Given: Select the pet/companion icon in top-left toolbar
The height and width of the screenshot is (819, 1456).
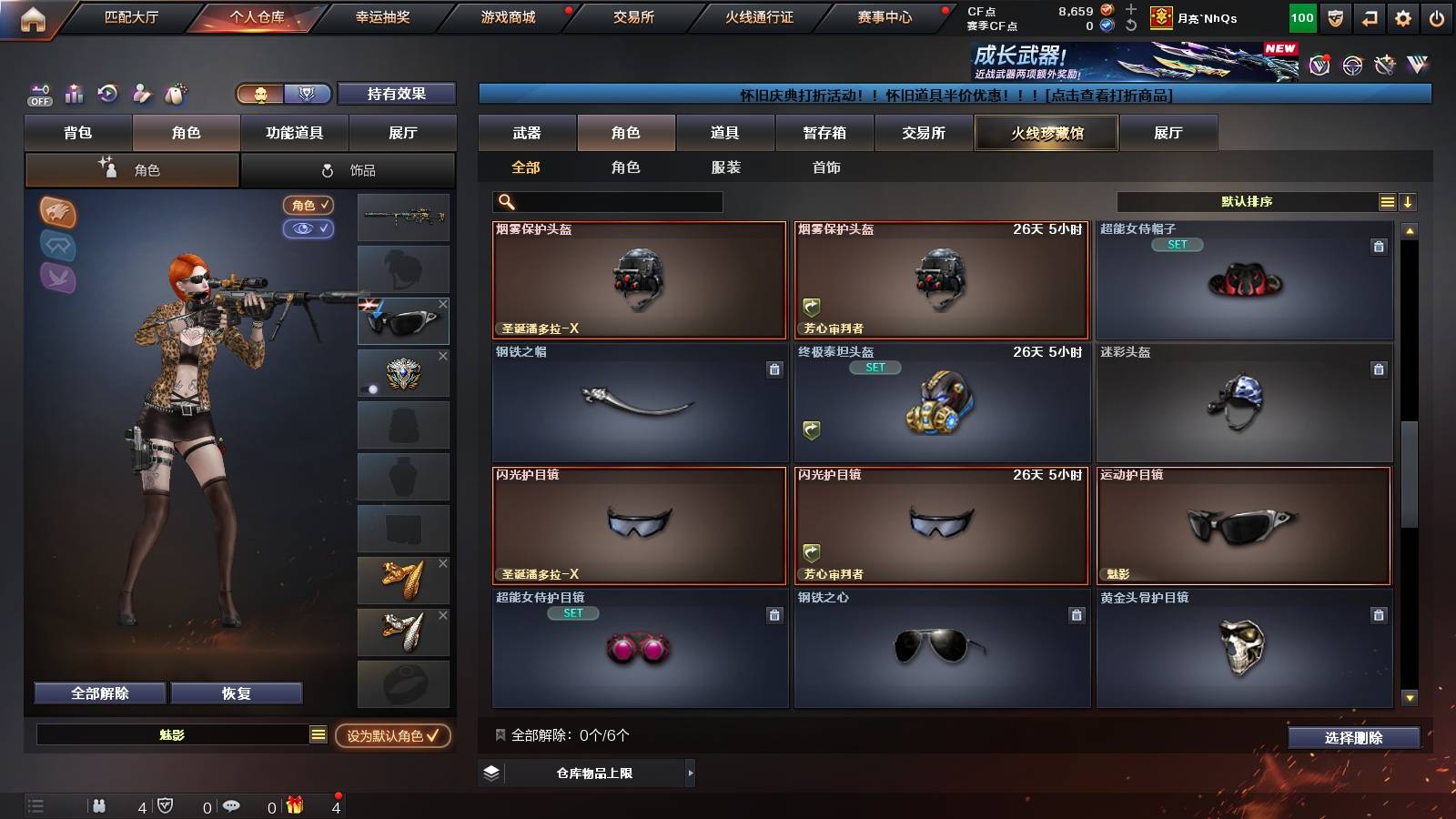Looking at the screenshot, I should click(x=174, y=94).
